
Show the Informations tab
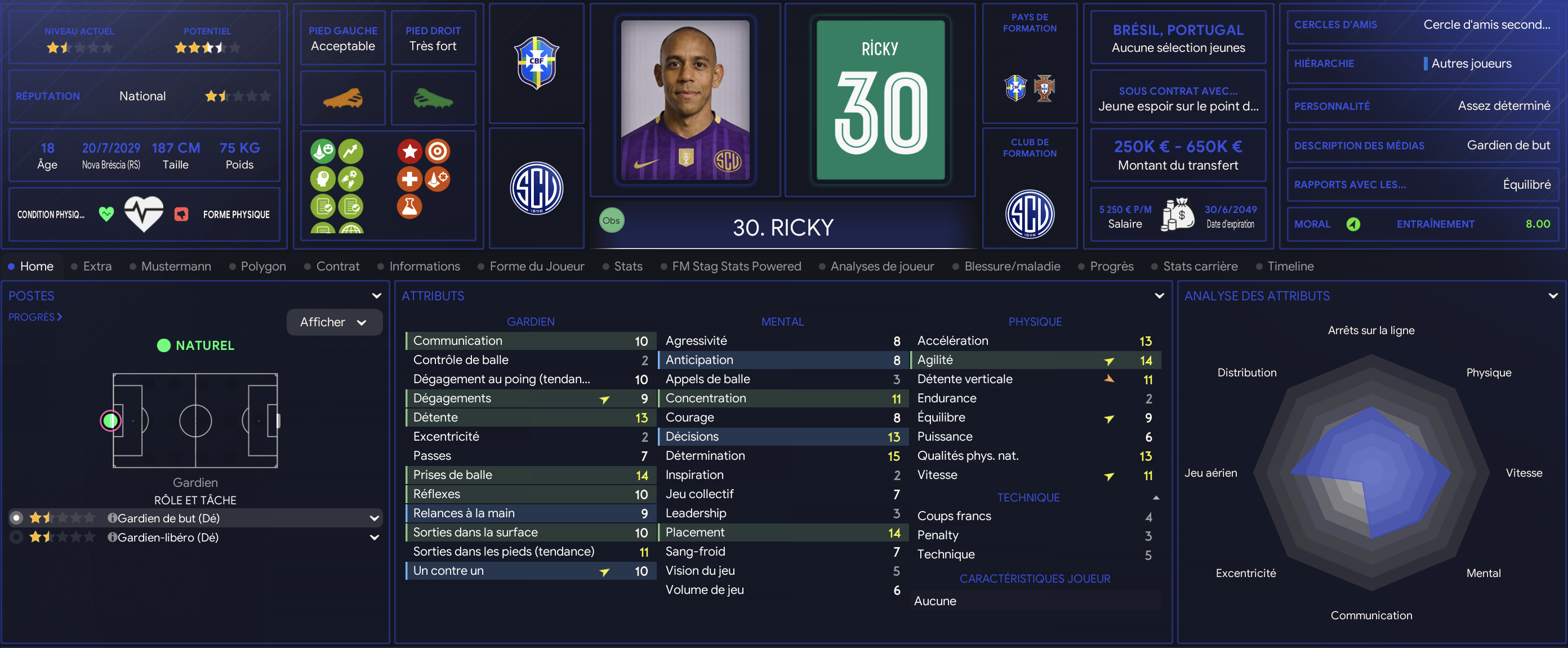(x=424, y=266)
